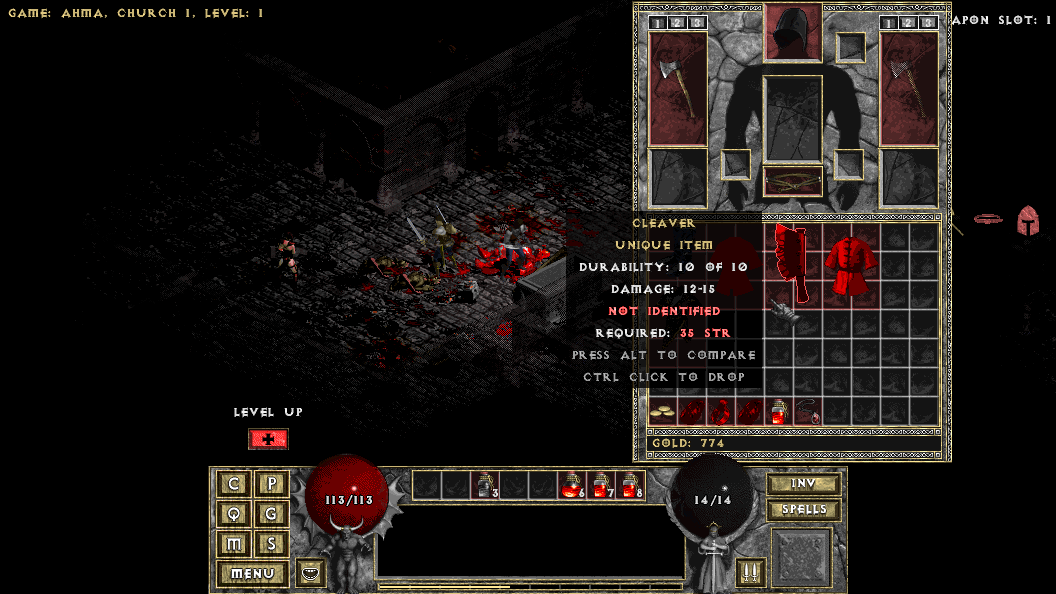Open the quest log with the Q button
1056x594 pixels.
(x=234, y=514)
